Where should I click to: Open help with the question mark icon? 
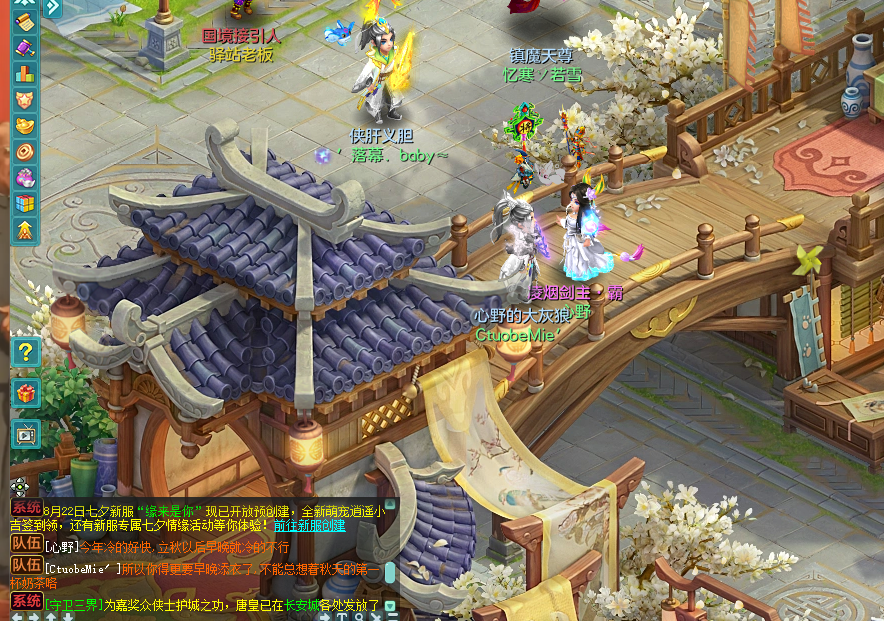25,351
